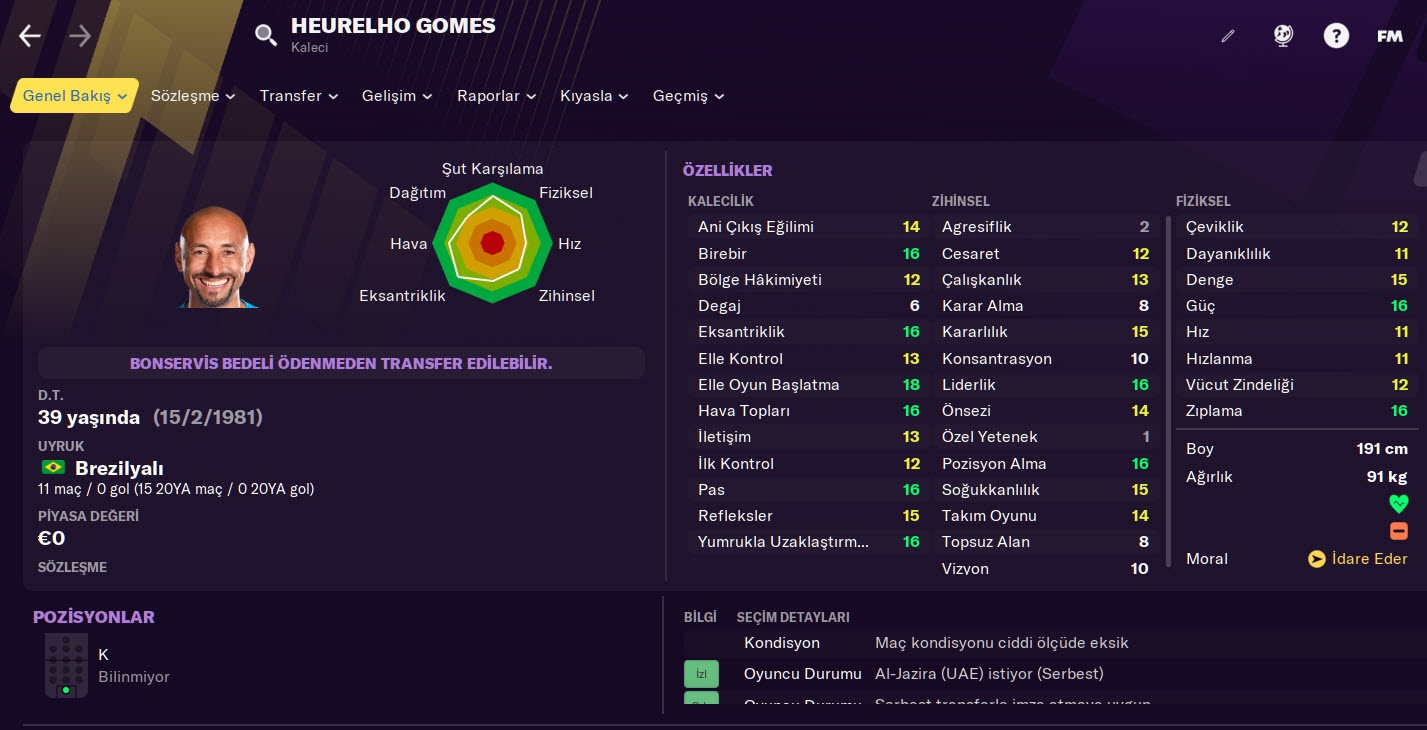Click the forward navigation arrow

[80, 37]
